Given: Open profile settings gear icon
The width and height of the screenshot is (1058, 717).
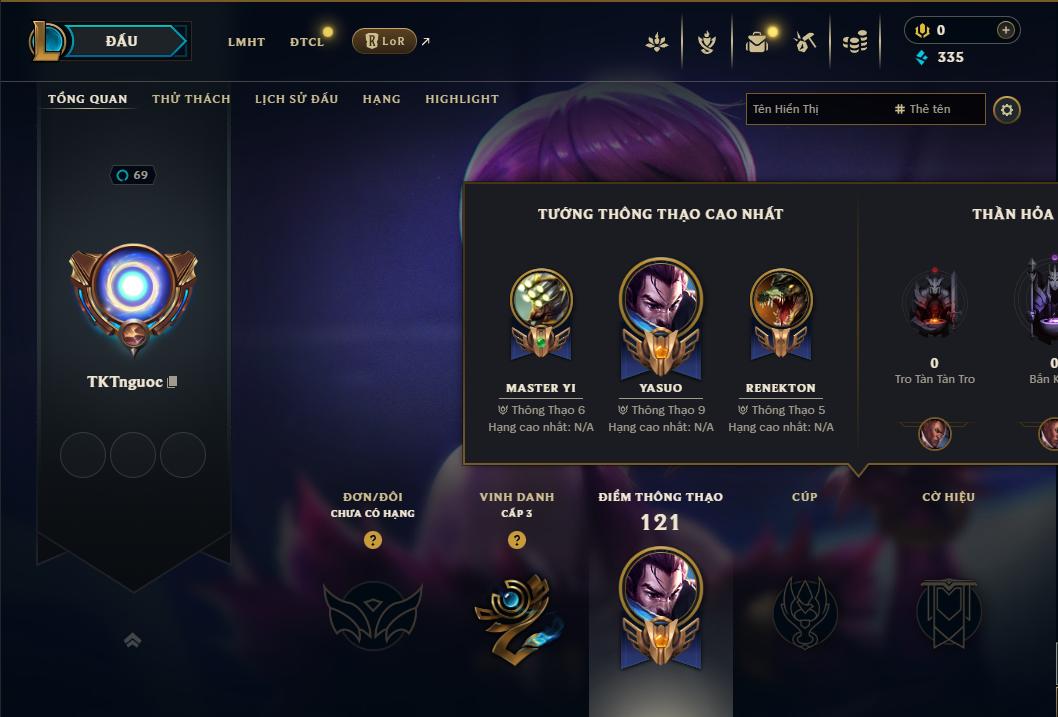Looking at the screenshot, I should pyautogui.click(x=1007, y=110).
